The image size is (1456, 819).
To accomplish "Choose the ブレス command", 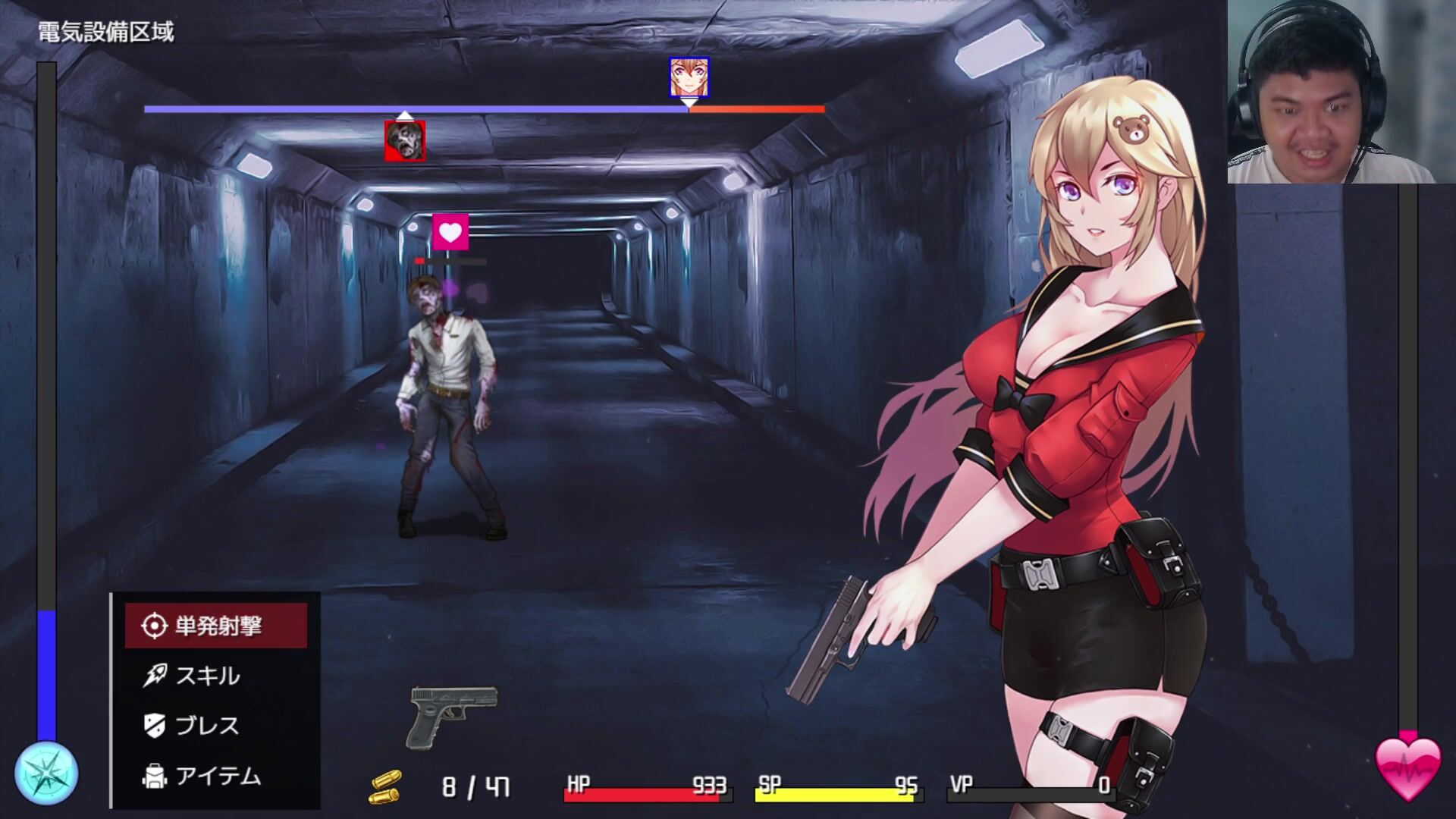I will (x=206, y=726).
